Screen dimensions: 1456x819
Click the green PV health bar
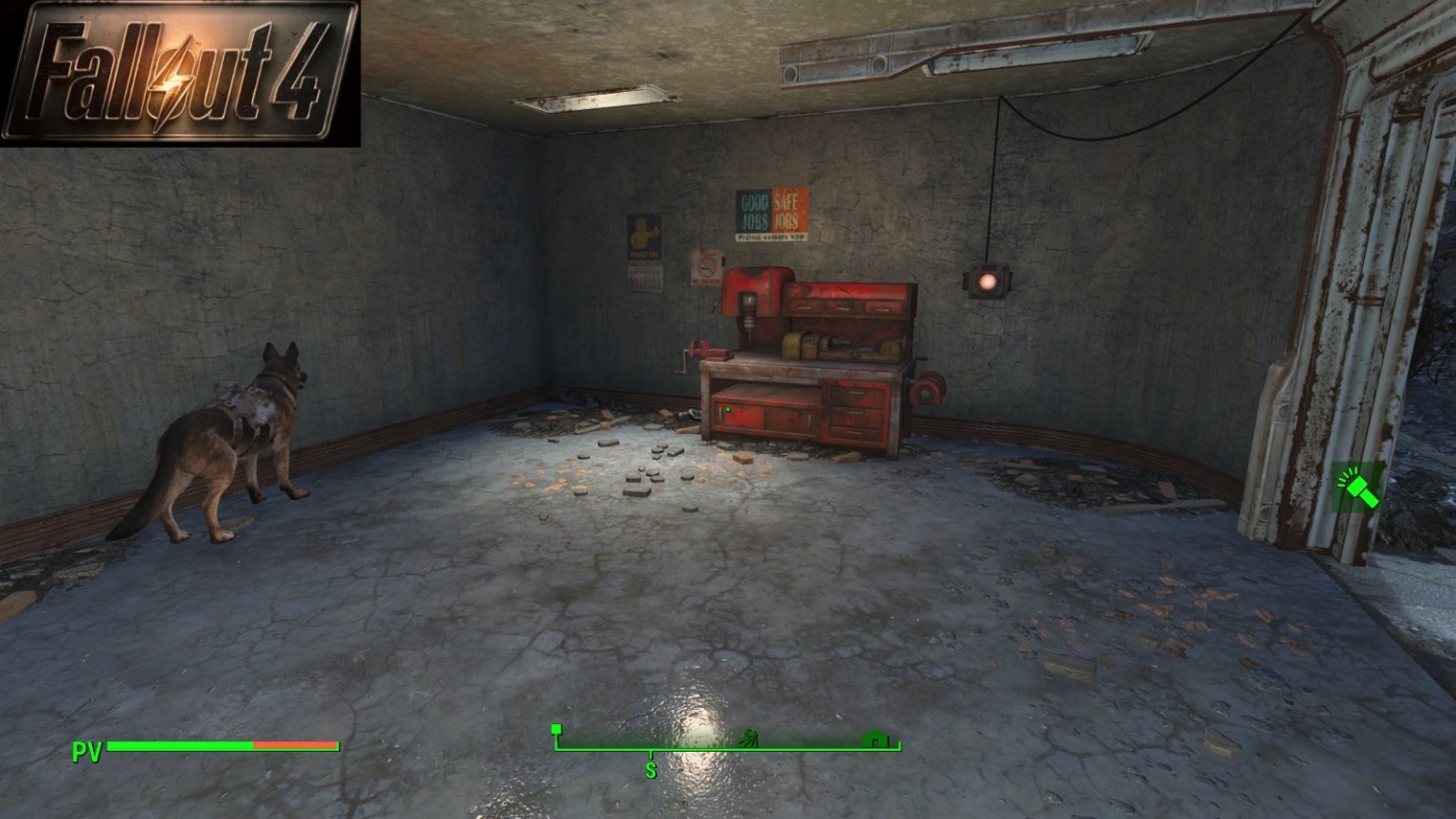tap(180, 746)
